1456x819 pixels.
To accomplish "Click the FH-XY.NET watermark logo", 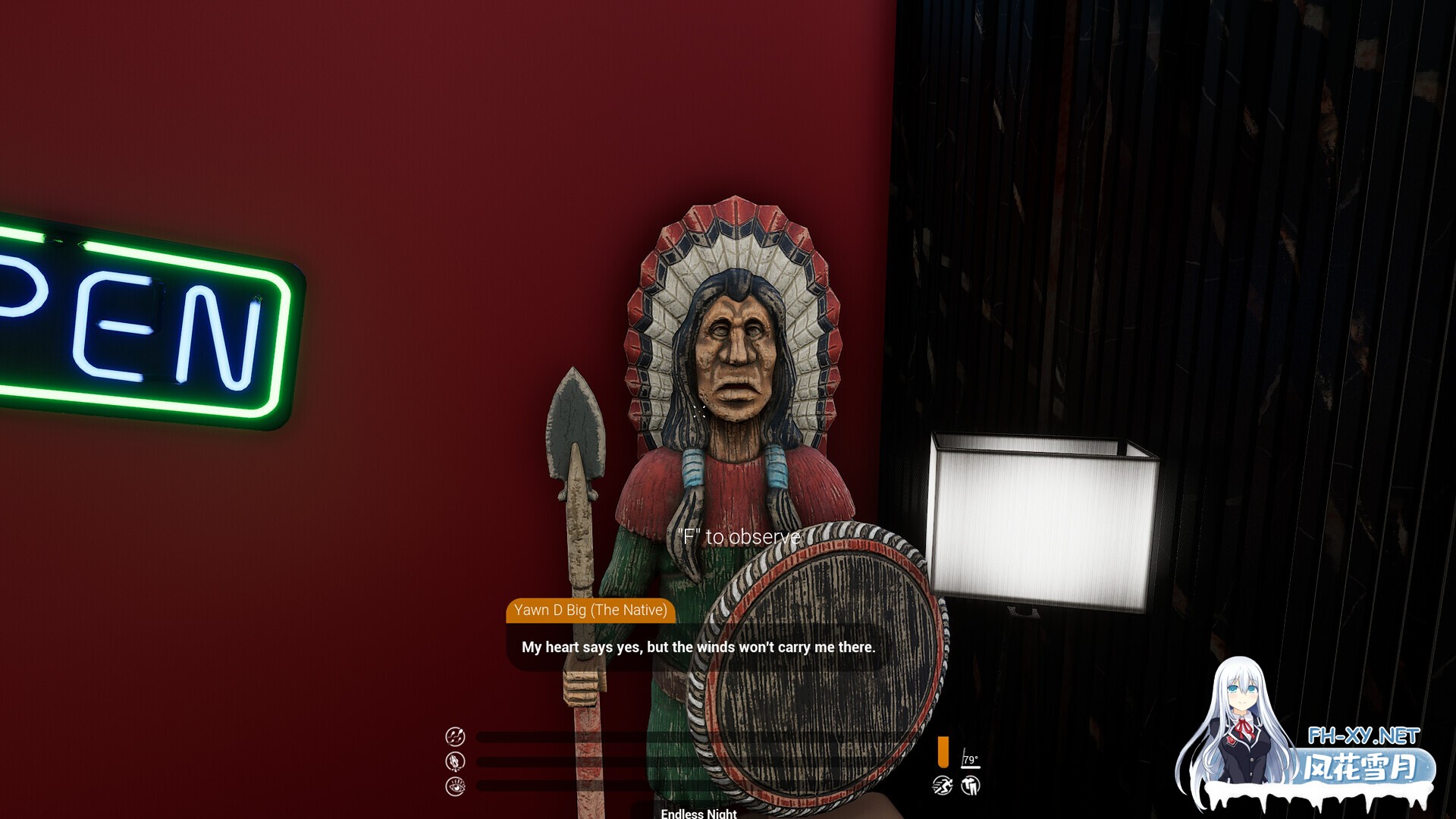I will tap(1363, 736).
